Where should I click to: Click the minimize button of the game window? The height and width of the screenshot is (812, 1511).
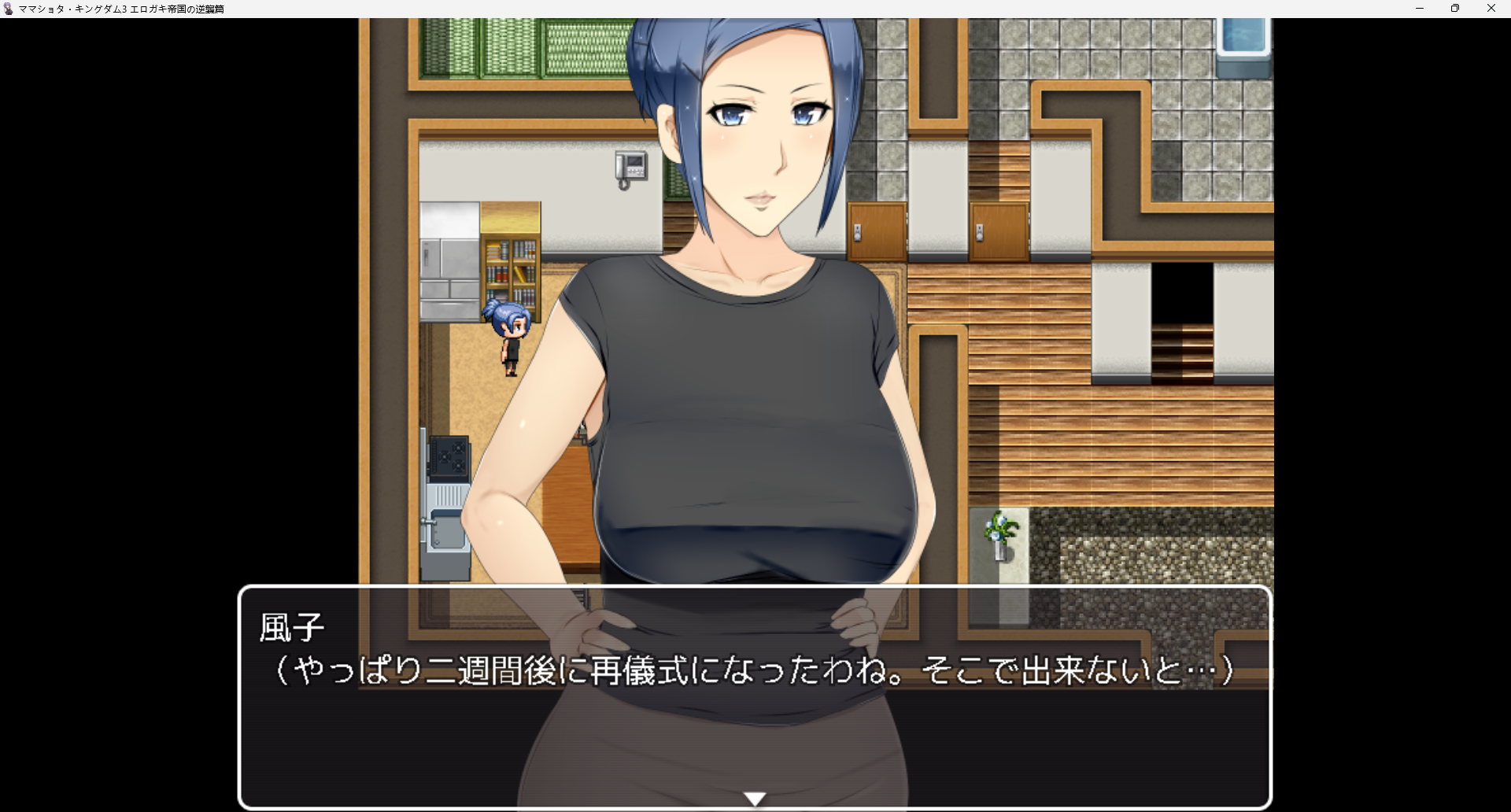[x=1420, y=9]
